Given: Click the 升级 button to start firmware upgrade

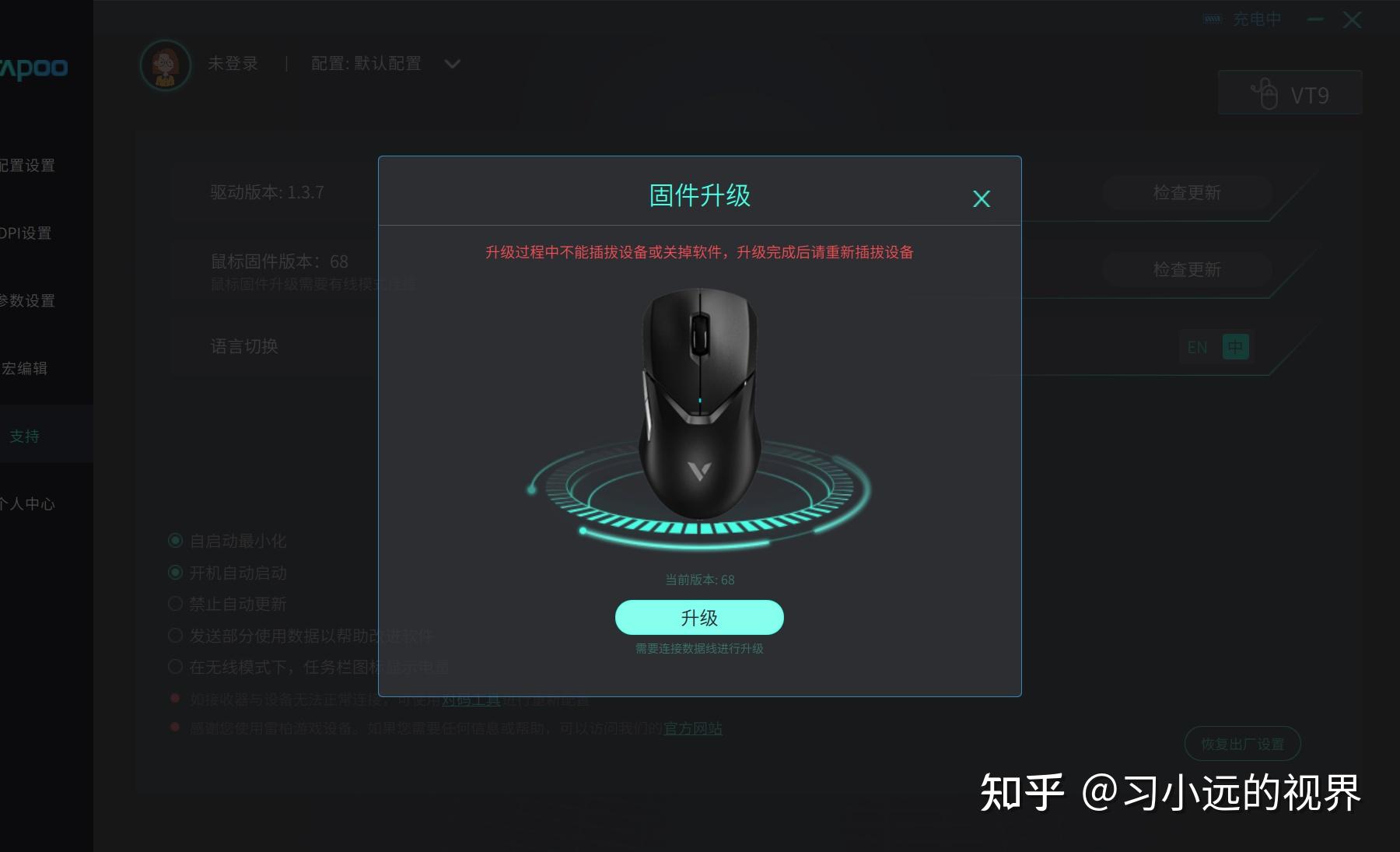Looking at the screenshot, I should (x=699, y=617).
